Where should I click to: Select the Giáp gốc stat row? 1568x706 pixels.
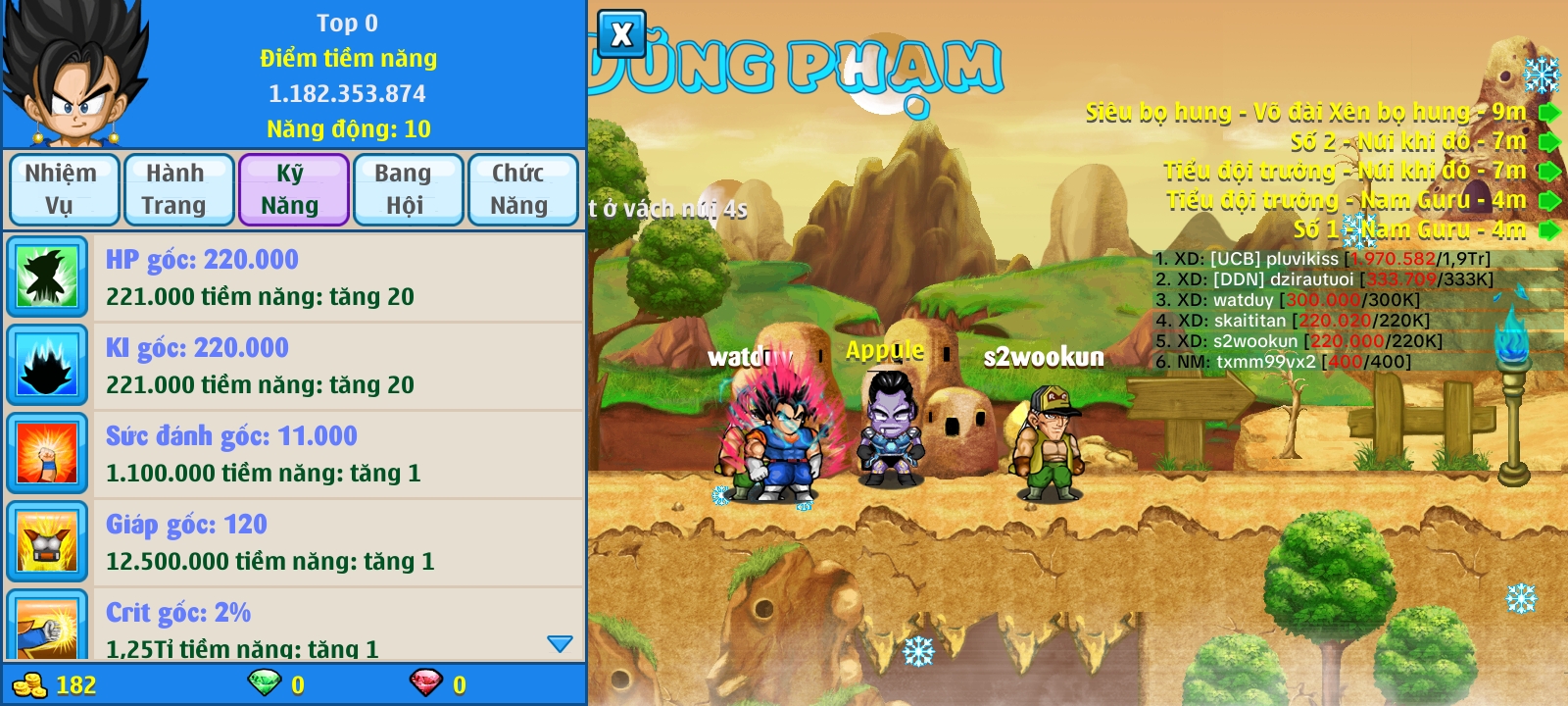(x=294, y=542)
